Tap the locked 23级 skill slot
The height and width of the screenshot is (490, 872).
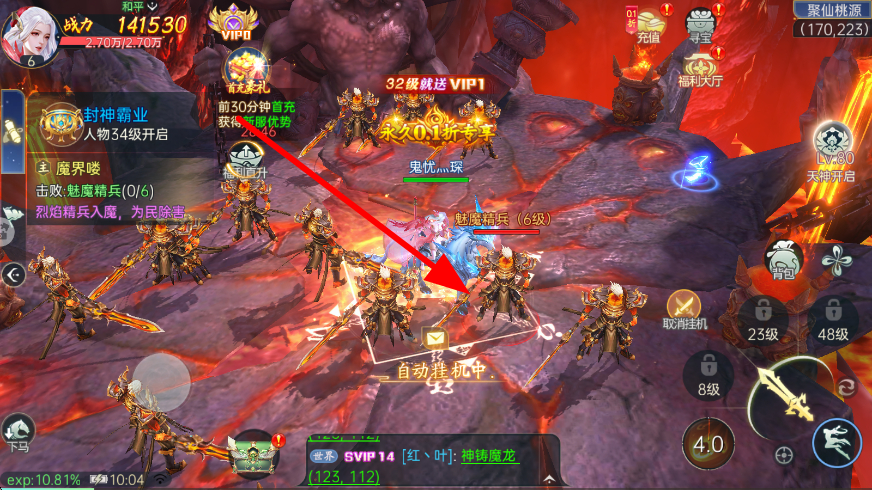tap(763, 319)
